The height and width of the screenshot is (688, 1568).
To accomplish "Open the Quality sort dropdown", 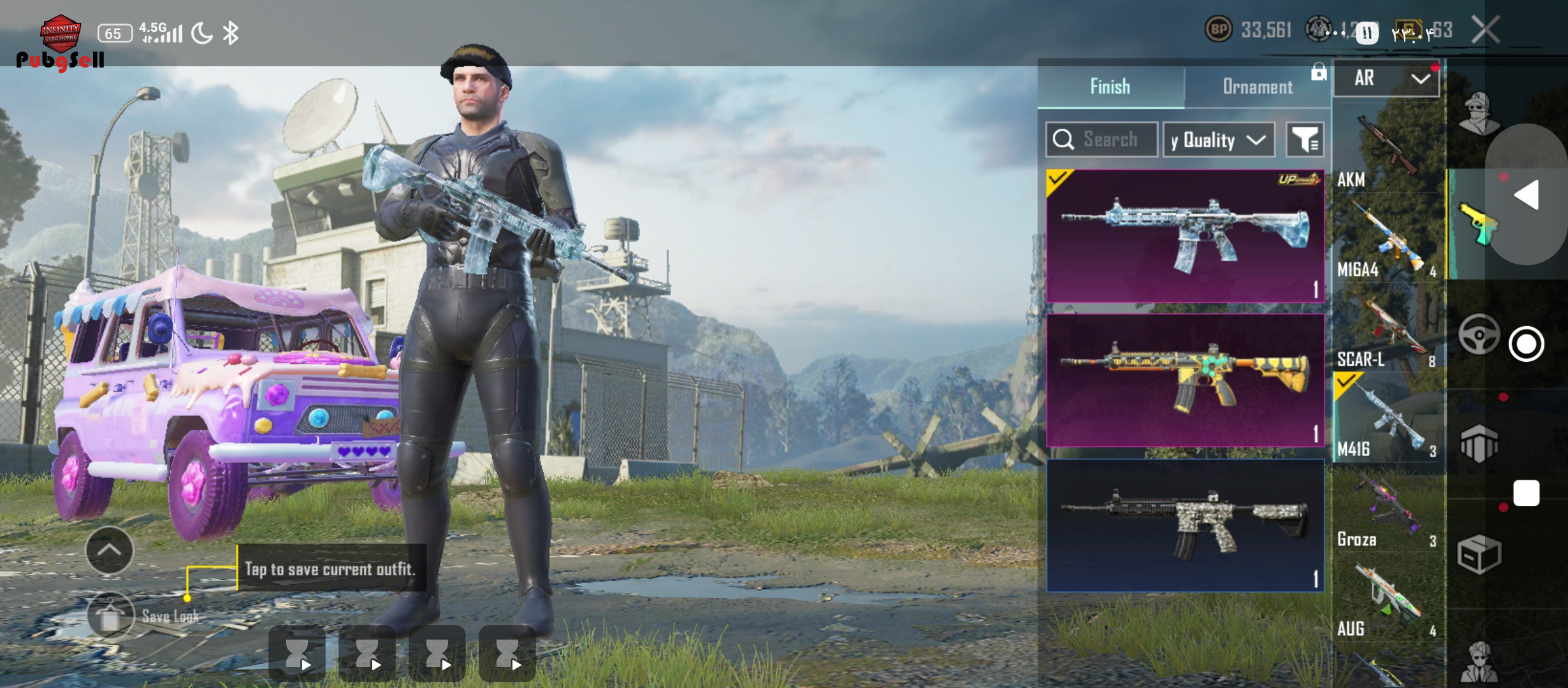I will coord(1219,140).
